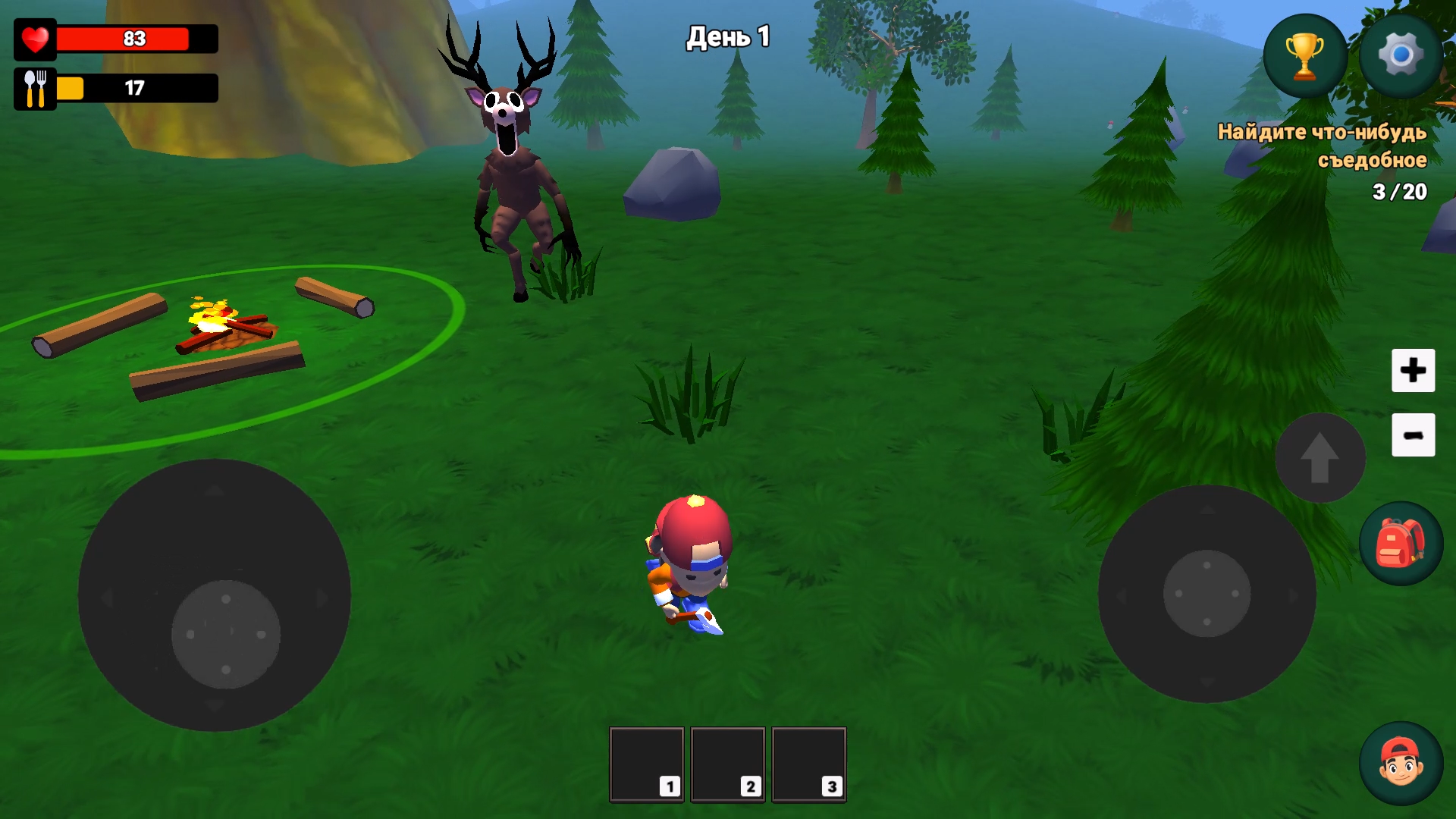Open the backpack inventory

(1401, 544)
